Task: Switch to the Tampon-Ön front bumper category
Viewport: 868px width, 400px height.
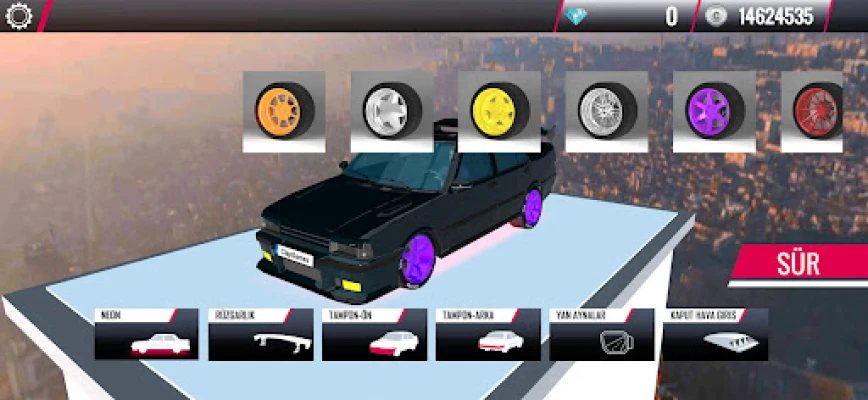Action: [373, 335]
